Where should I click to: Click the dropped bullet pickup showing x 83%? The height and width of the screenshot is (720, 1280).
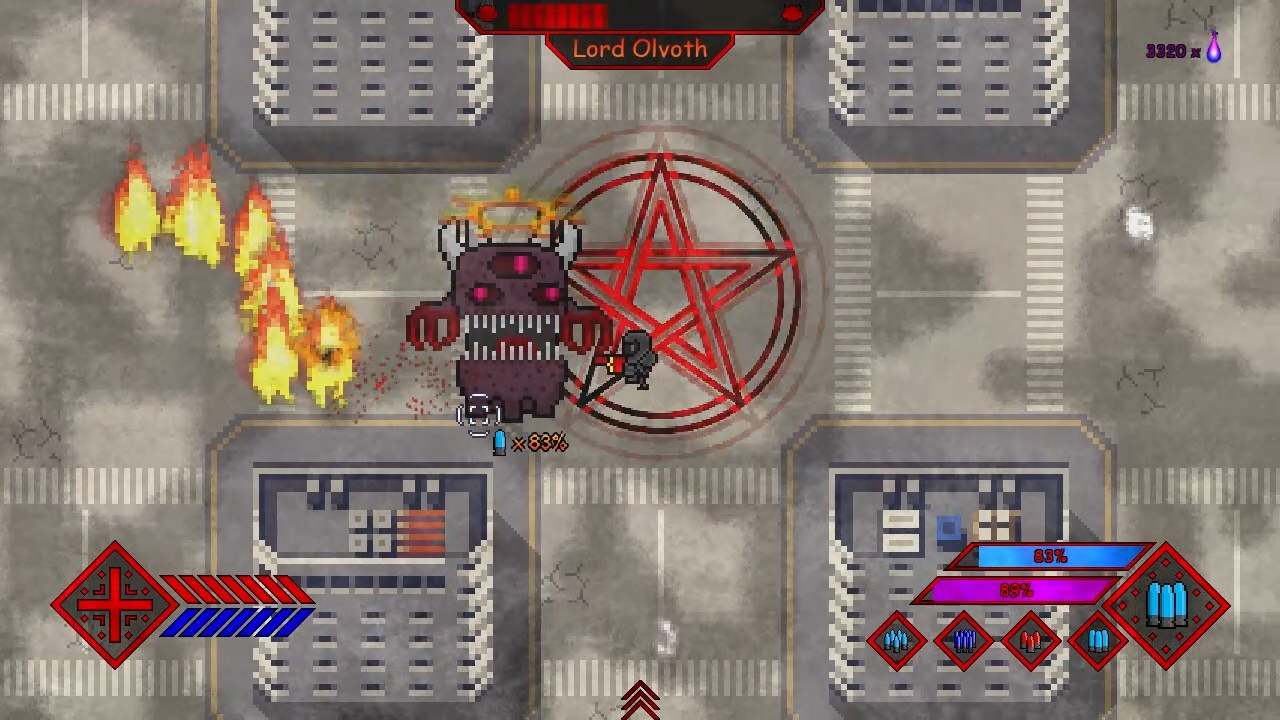click(x=501, y=442)
